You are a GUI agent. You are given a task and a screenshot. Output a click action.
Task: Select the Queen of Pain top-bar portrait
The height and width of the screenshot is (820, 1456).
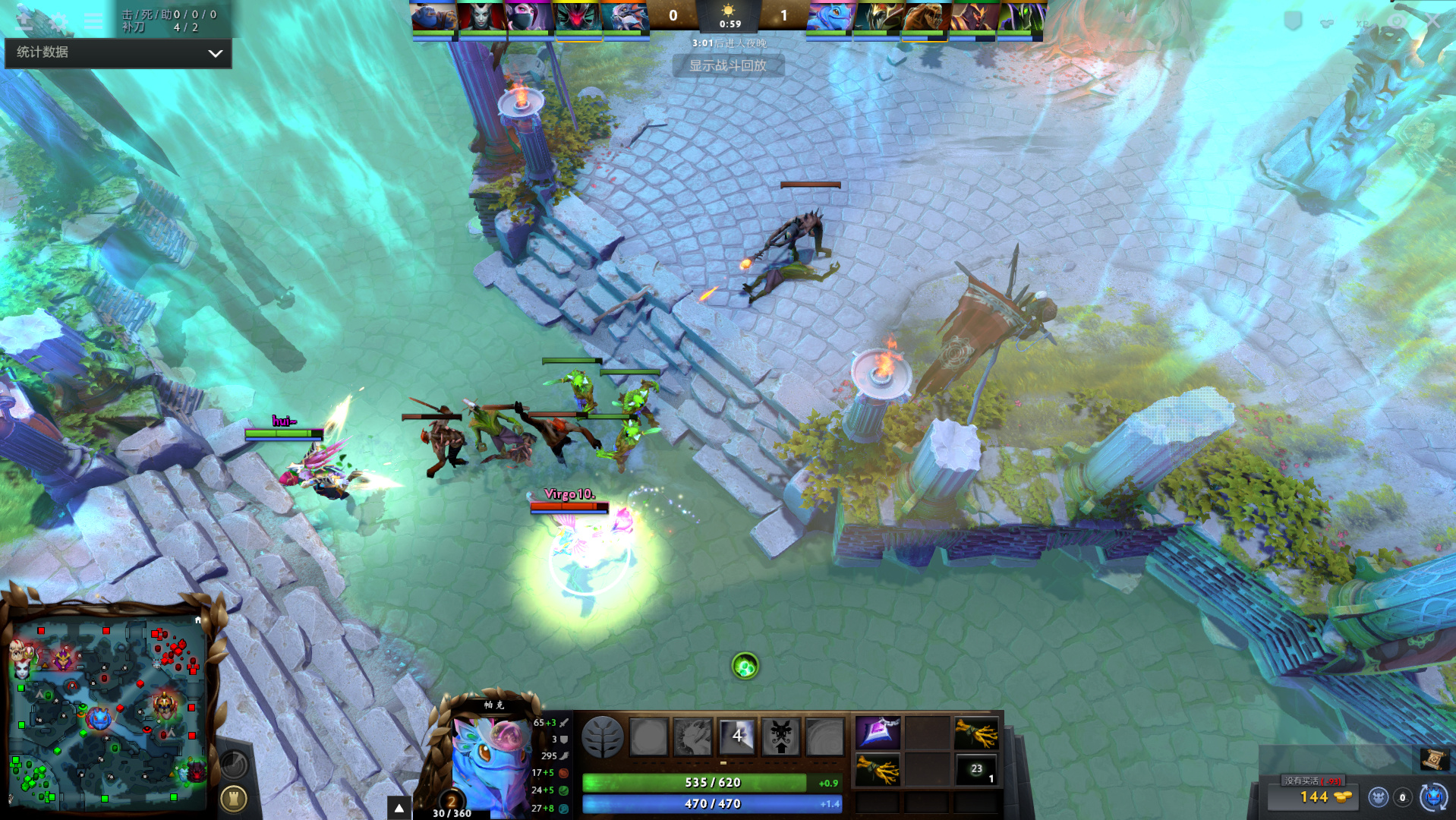[481, 17]
